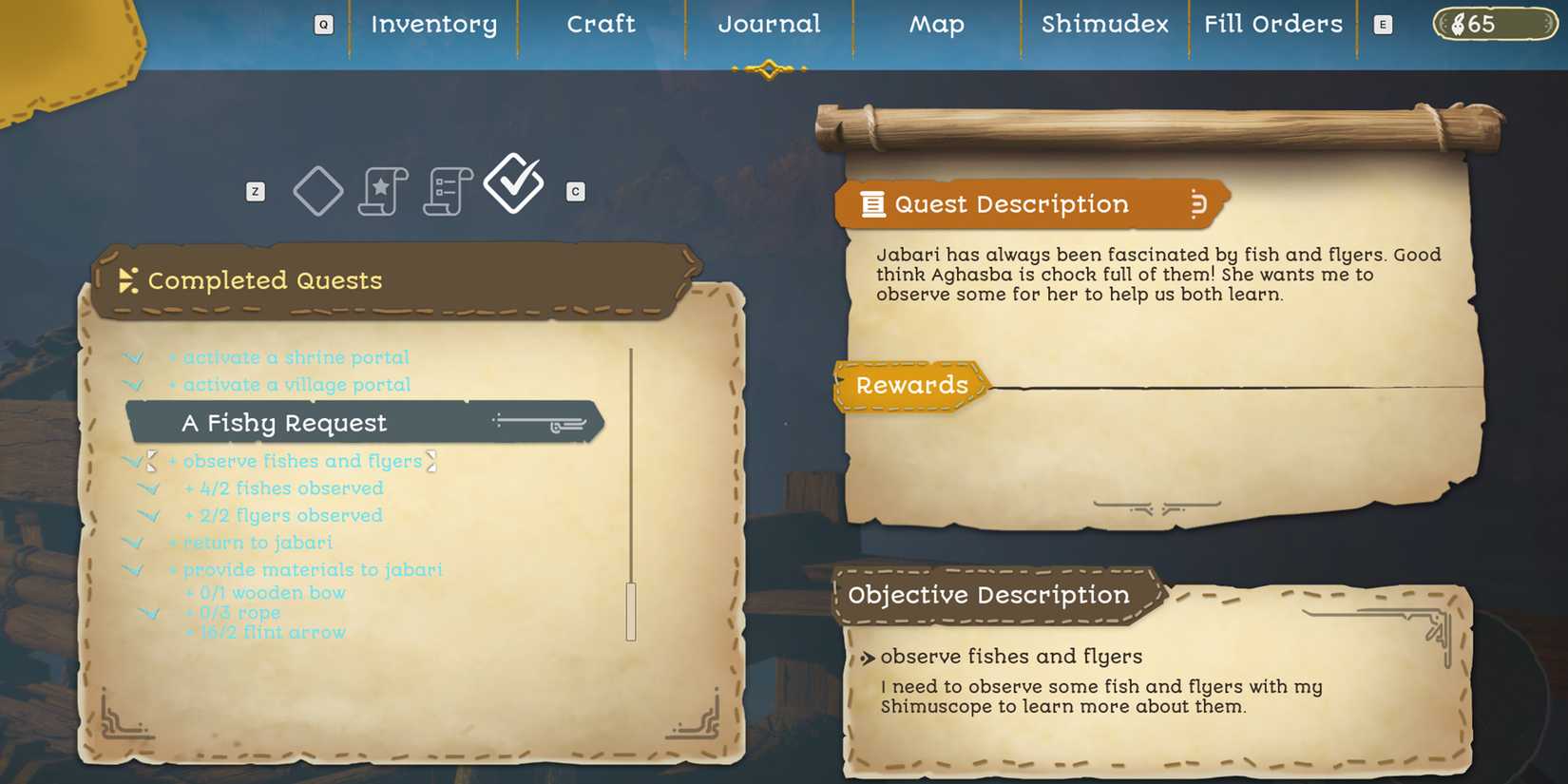Switch to the Shimudex tab
1568x784 pixels.
[x=1103, y=25]
